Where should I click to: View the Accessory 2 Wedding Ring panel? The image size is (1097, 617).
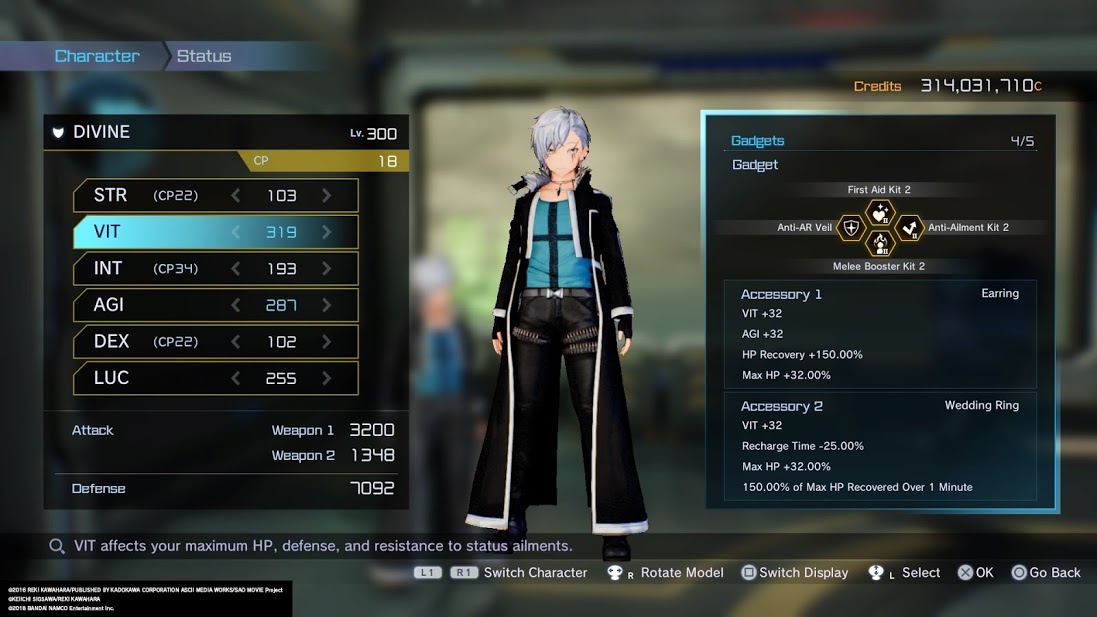[879, 446]
